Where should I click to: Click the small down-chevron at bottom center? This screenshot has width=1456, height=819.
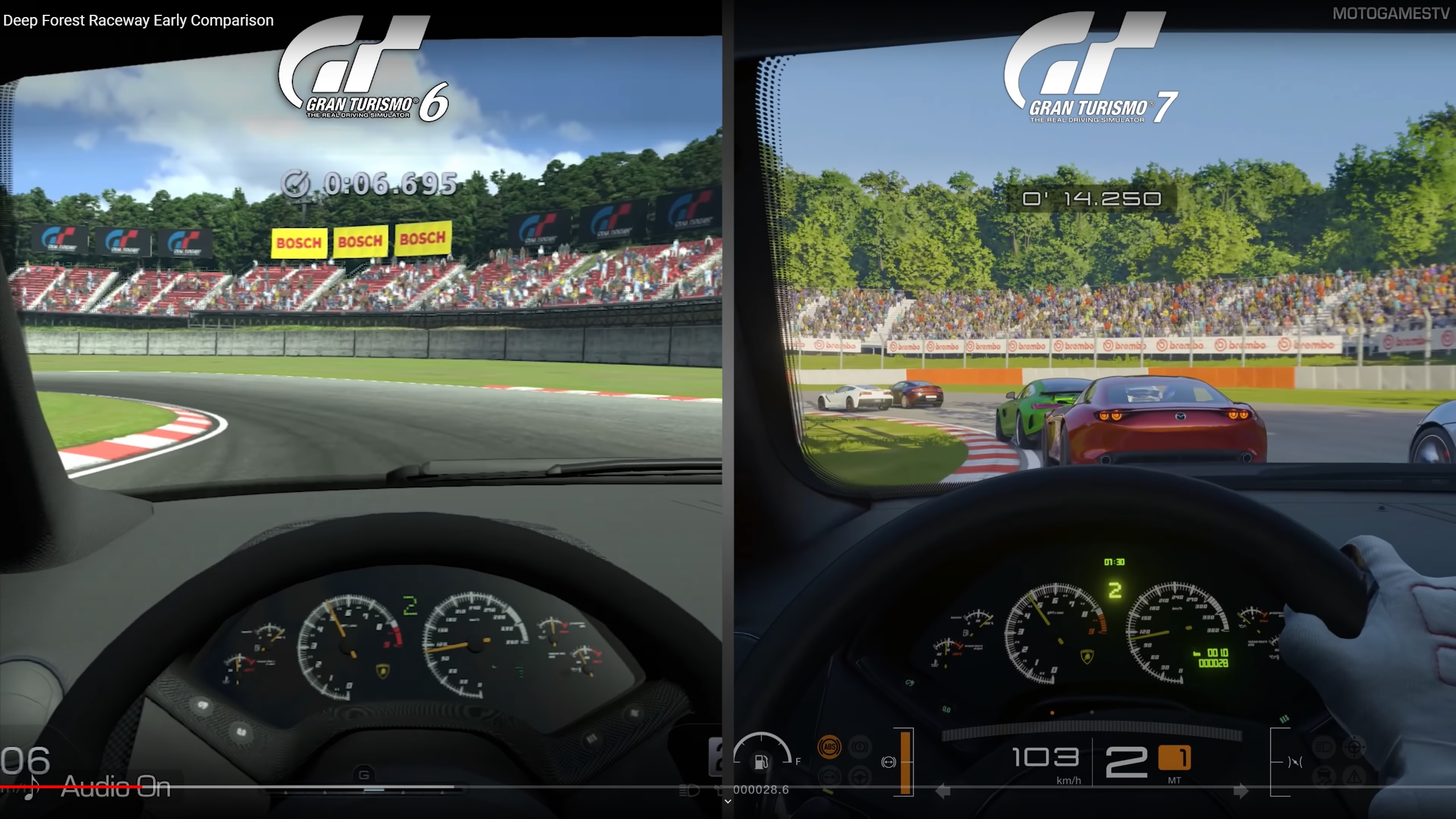tap(727, 801)
